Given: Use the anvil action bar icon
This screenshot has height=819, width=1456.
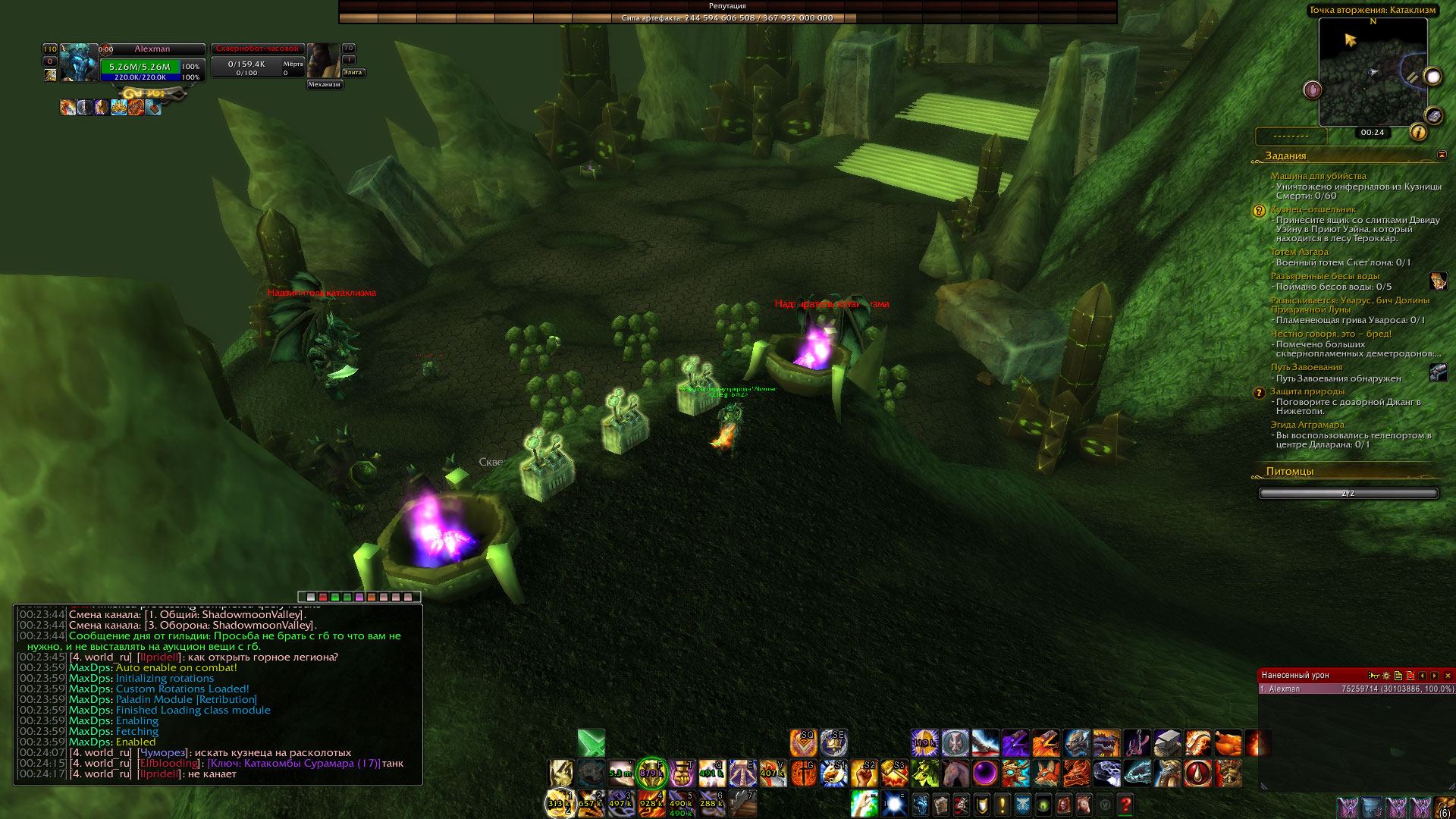Looking at the screenshot, I should [x=1167, y=743].
